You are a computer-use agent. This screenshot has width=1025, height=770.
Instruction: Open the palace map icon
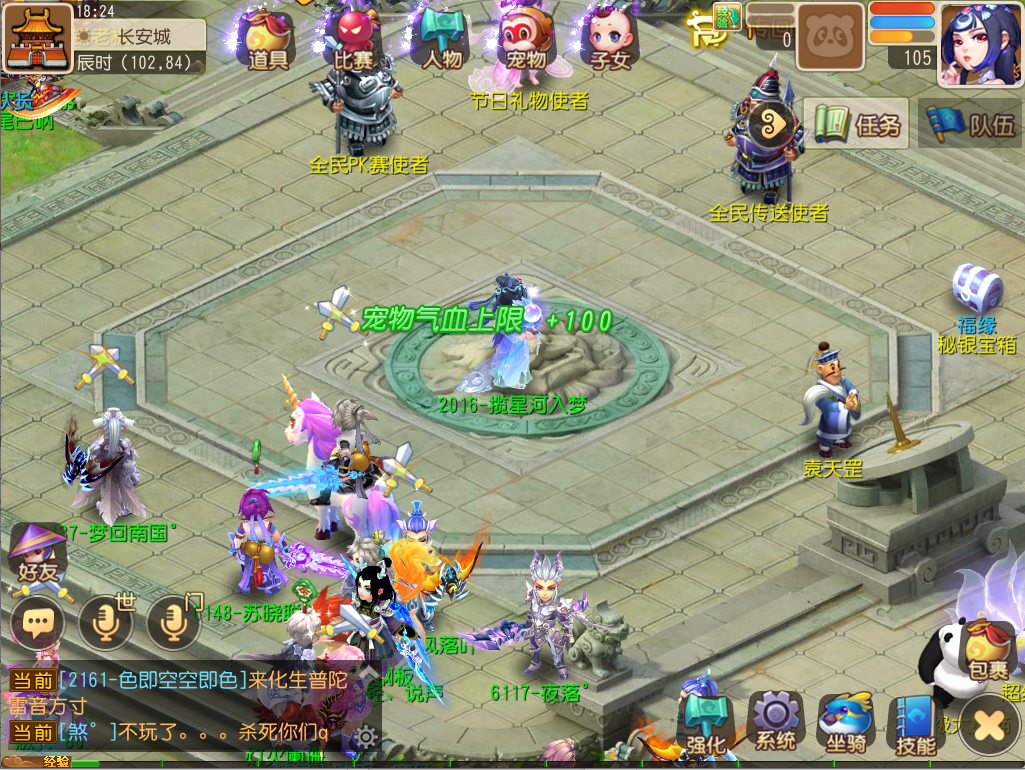(x=38, y=38)
